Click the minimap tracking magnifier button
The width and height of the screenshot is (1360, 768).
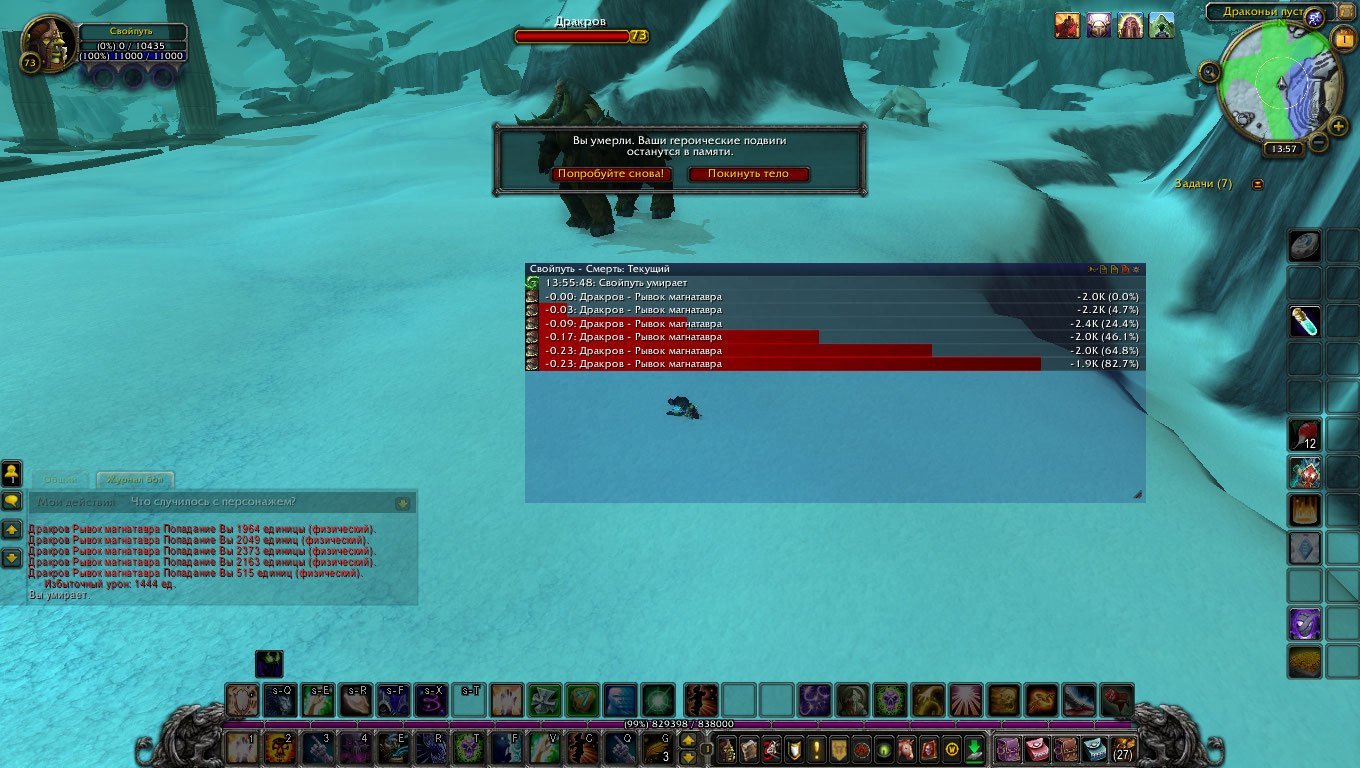tap(1210, 72)
